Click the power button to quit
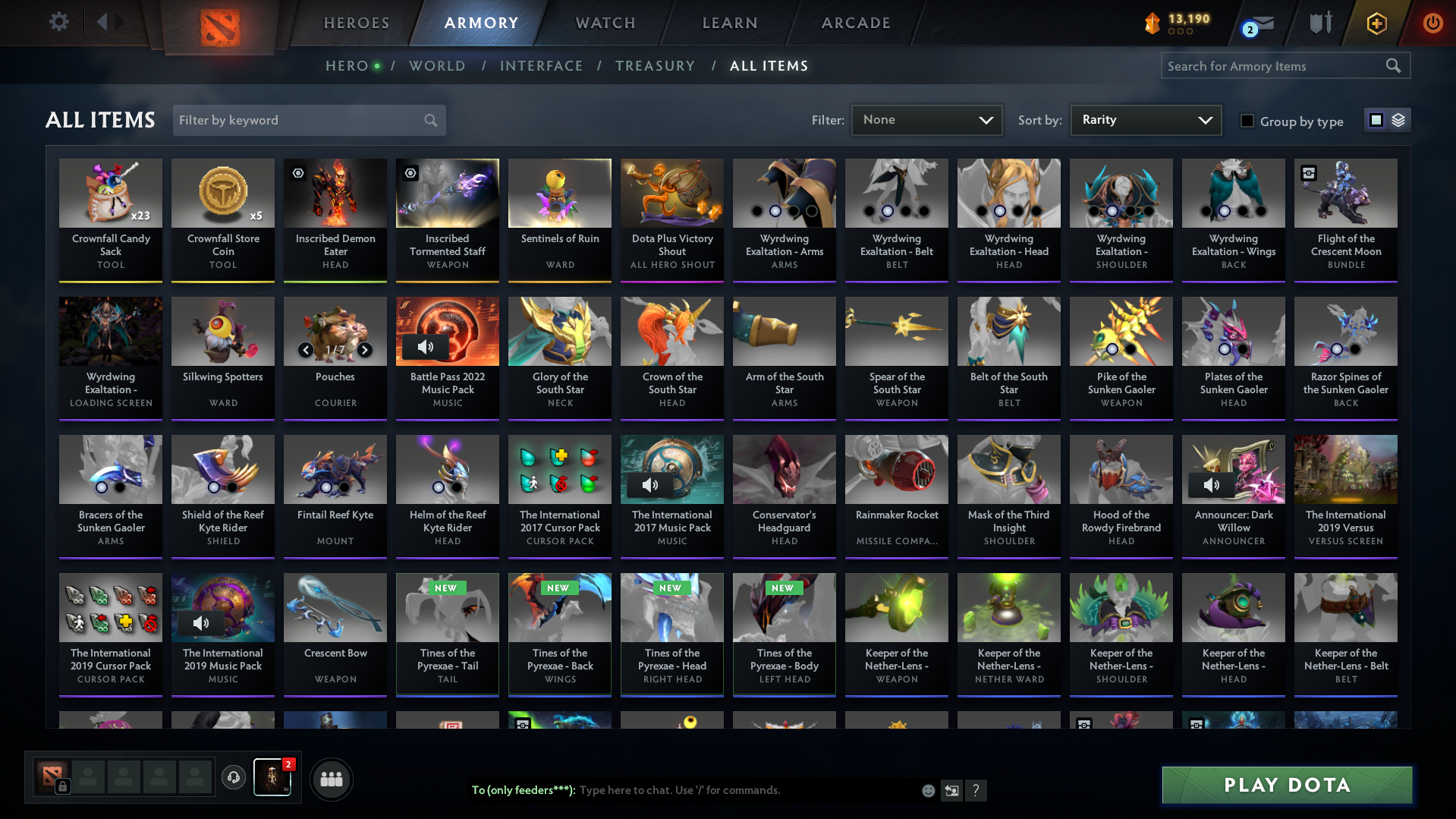Viewport: 1456px width, 819px height. [1432, 24]
